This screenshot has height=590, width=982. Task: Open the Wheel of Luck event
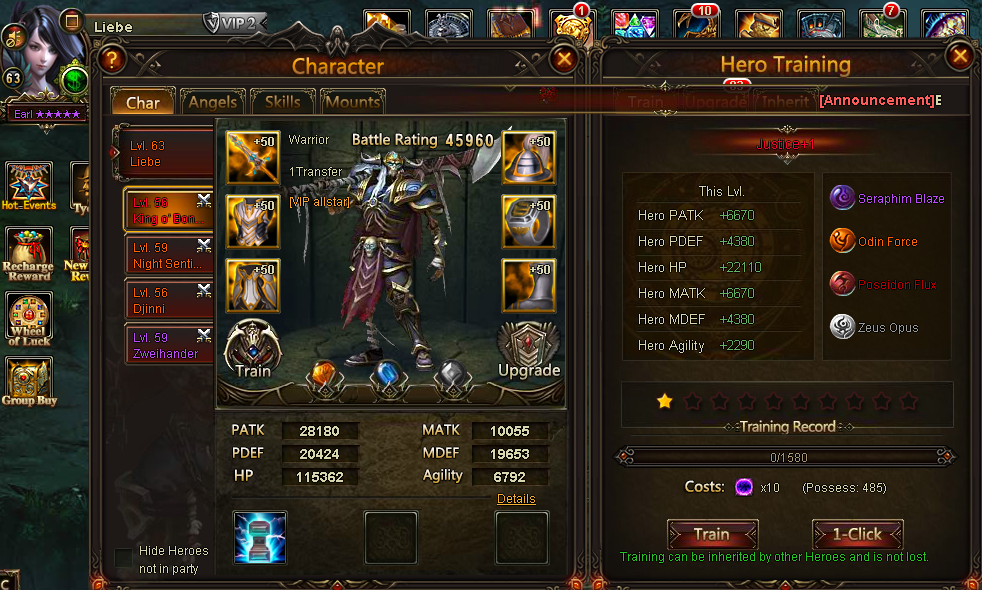(30, 320)
